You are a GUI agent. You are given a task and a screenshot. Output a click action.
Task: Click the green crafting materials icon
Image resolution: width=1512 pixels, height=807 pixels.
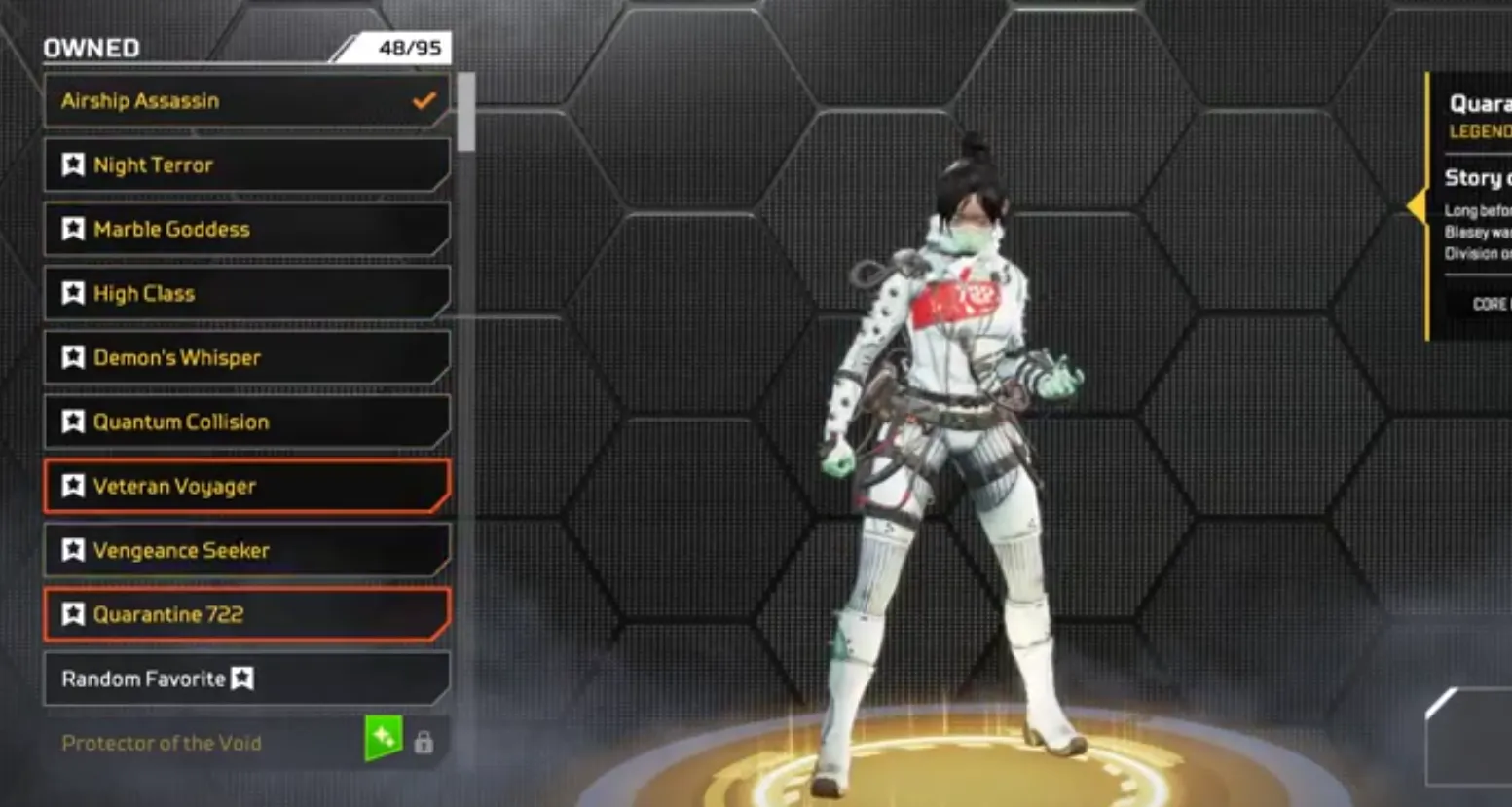point(384,742)
